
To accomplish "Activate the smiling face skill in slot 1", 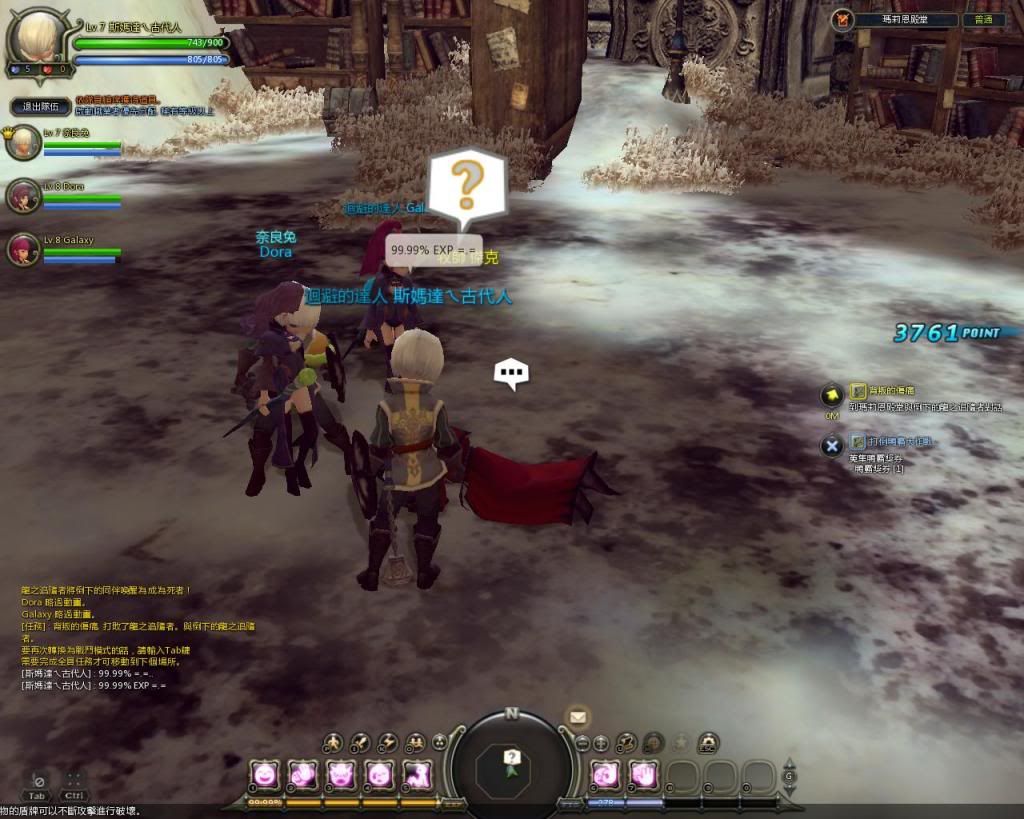I will 265,773.
